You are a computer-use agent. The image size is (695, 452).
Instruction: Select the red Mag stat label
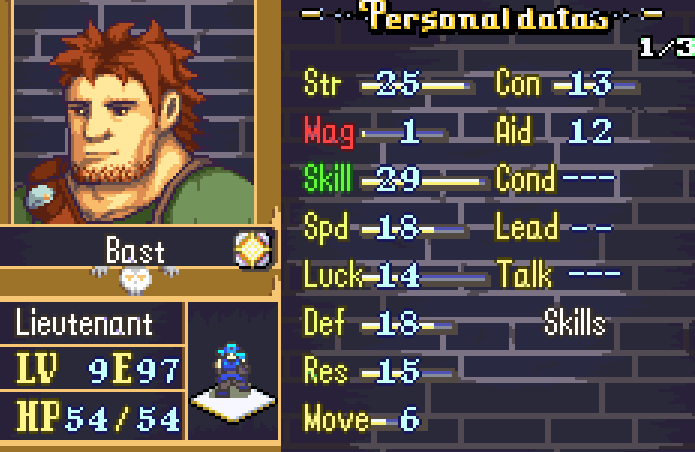point(328,132)
